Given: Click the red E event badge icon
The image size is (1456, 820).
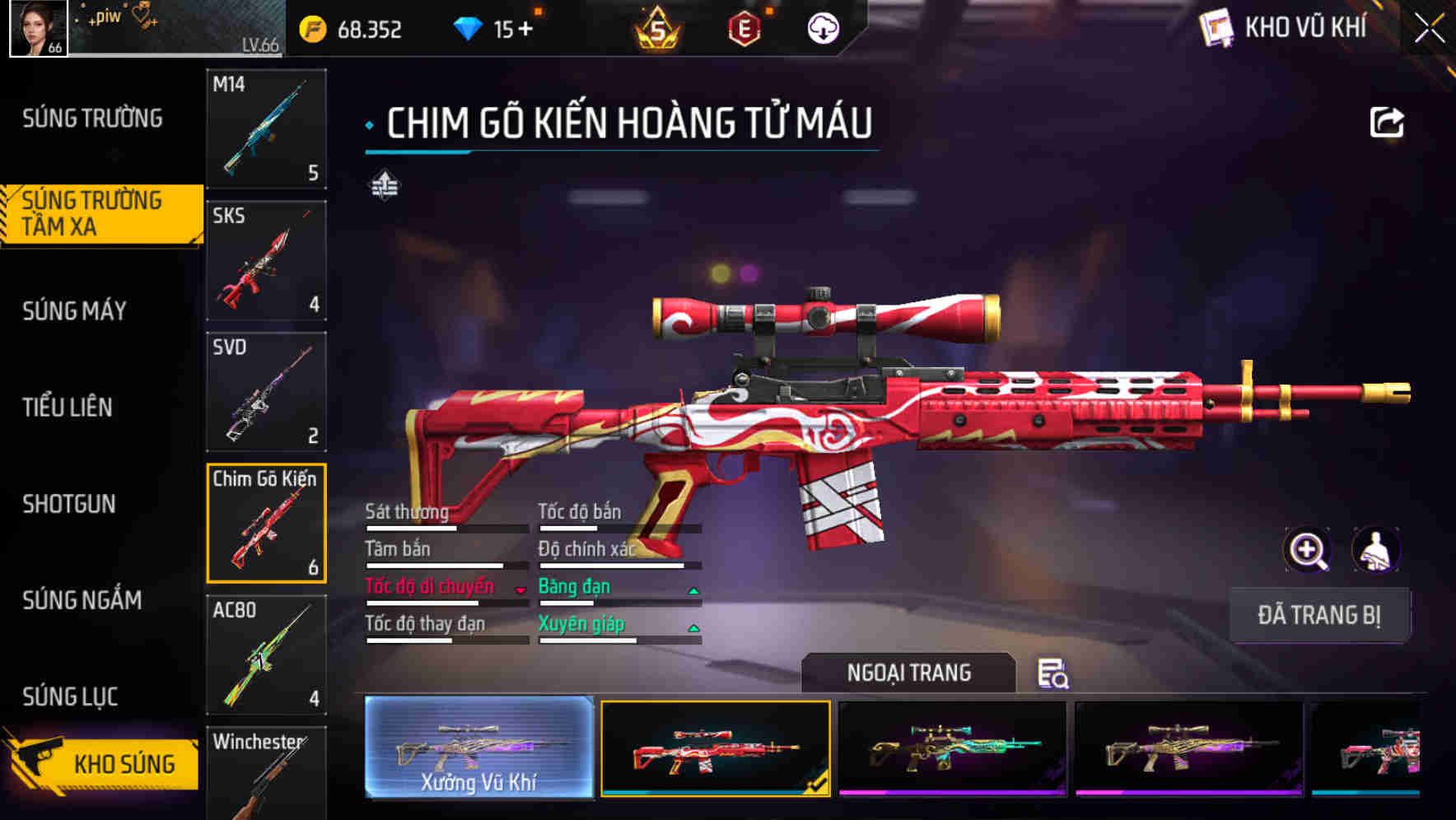Looking at the screenshot, I should [x=746, y=27].
